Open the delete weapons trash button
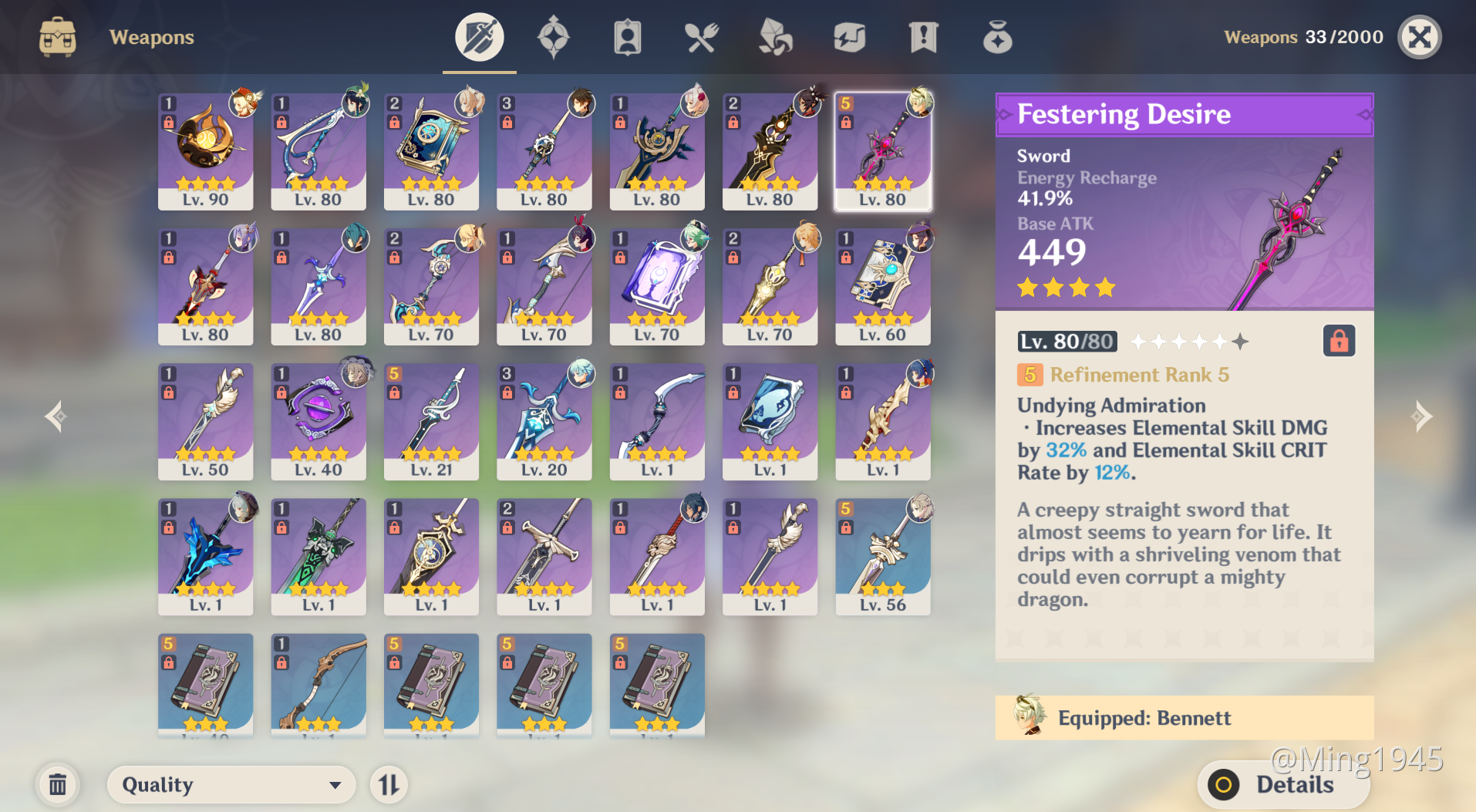The height and width of the screenshot is (812, 1476). (58, 784)
